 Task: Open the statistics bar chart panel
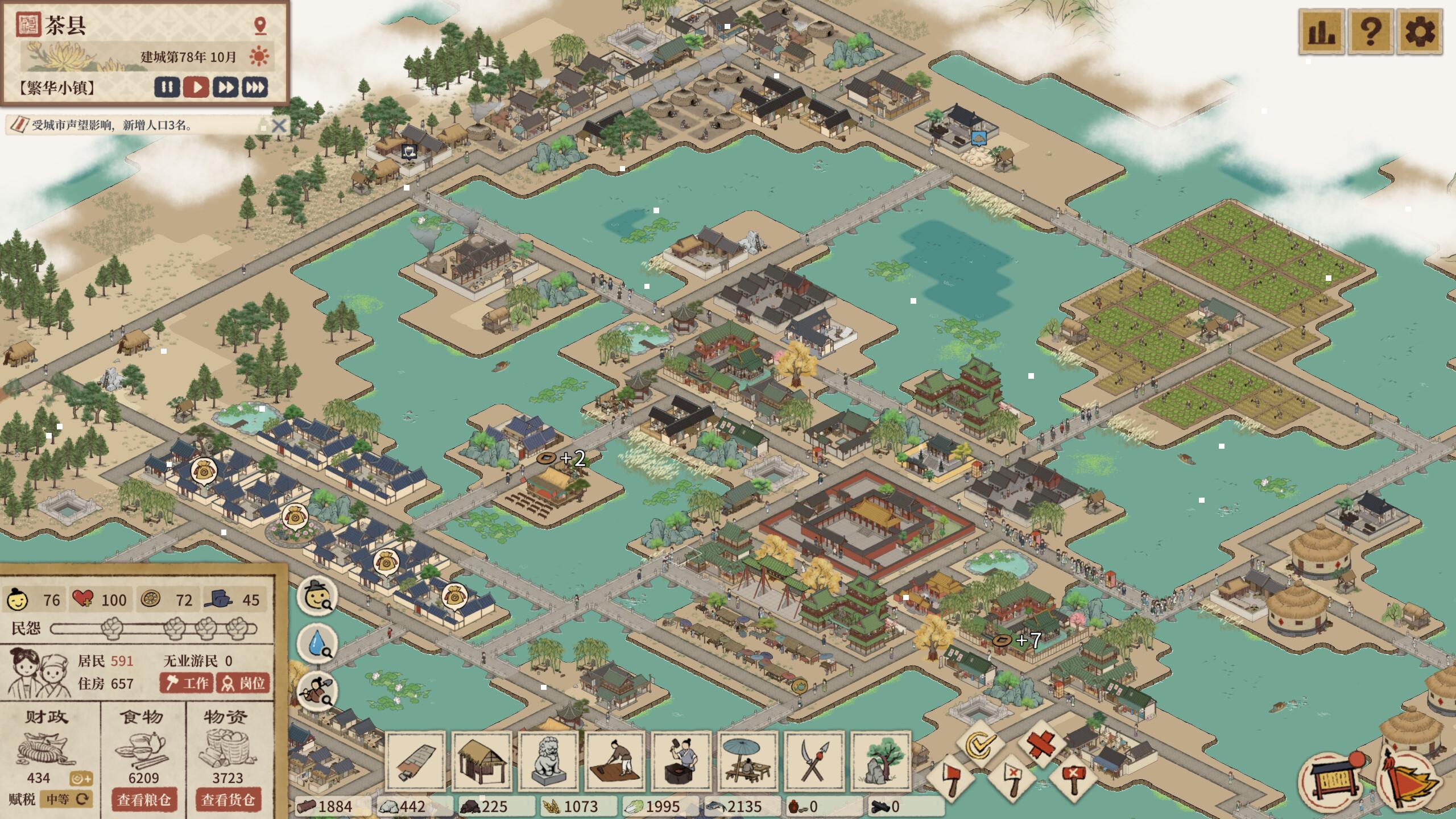[x=1322, y=31]
